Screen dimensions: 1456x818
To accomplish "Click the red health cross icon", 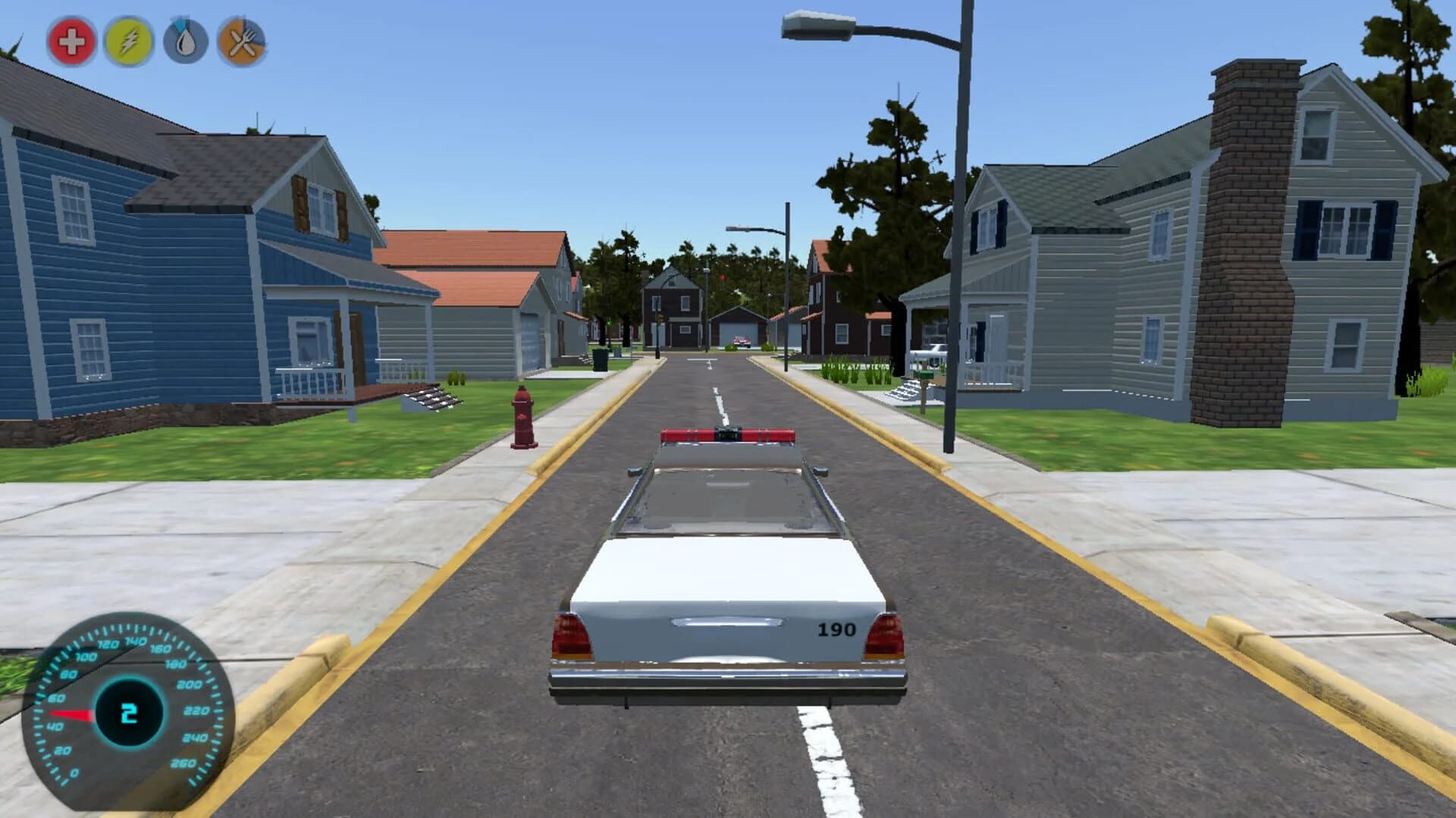I will tap(69, 42).
